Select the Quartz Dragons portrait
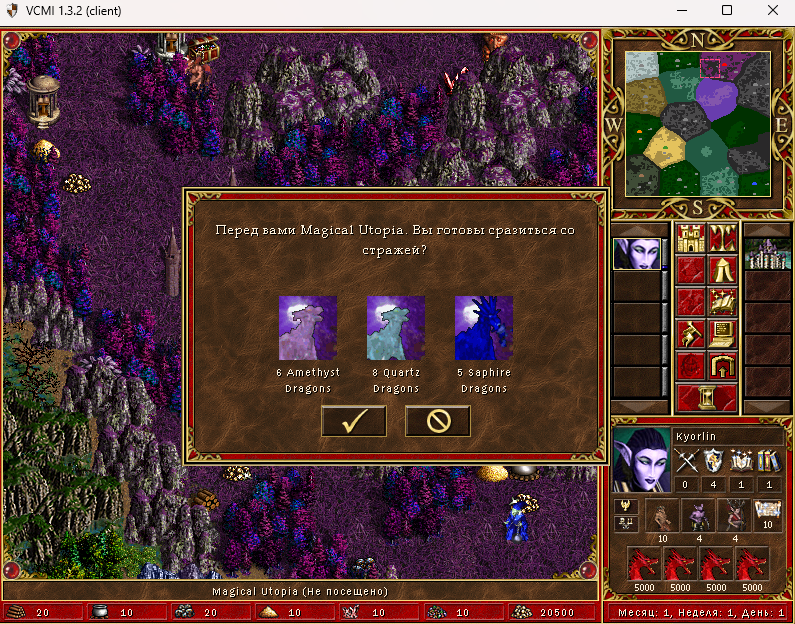The height and width of the screenshot is (624, 795). click(395, 327)
